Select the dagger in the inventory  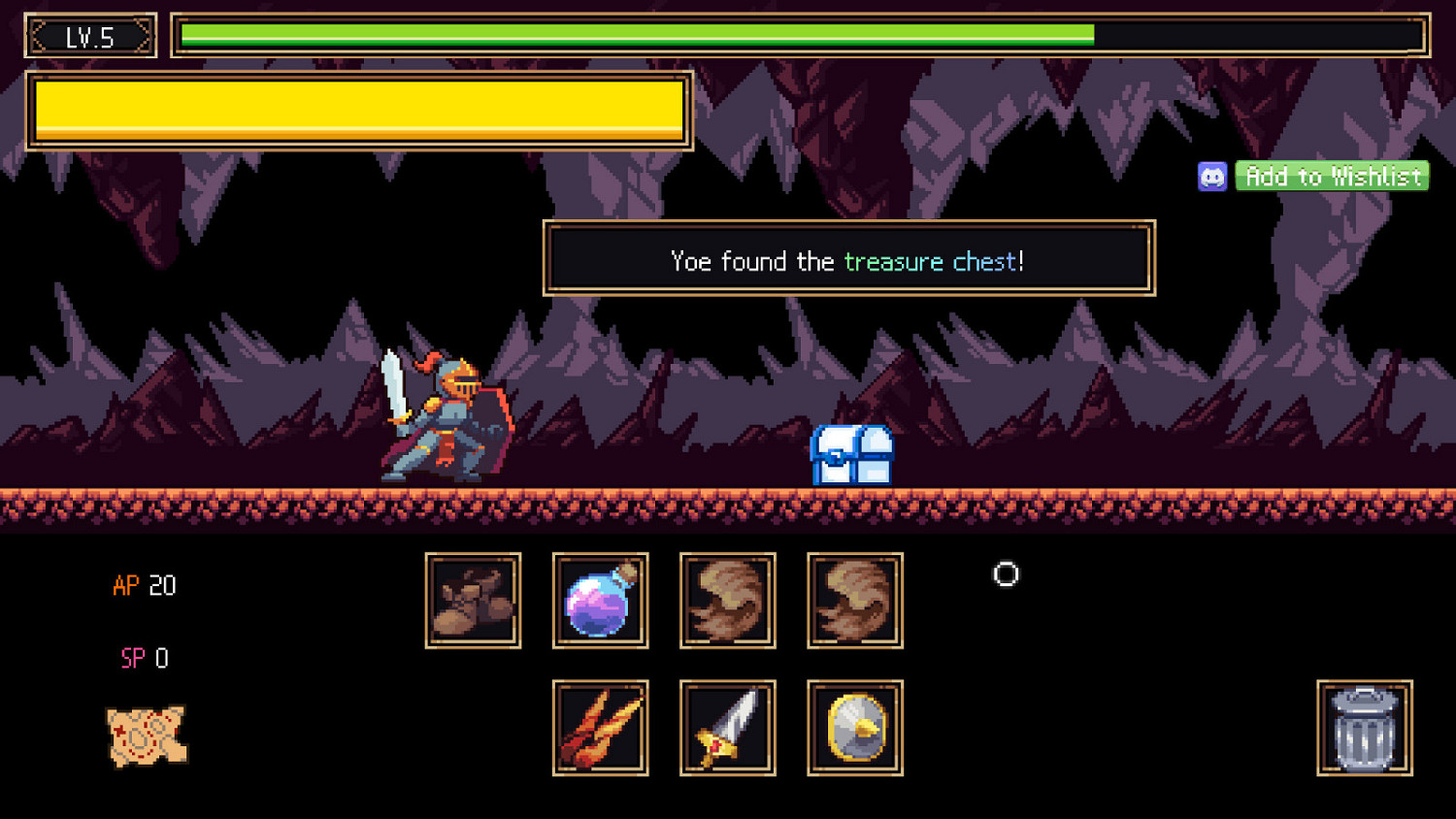click(727, 728)
